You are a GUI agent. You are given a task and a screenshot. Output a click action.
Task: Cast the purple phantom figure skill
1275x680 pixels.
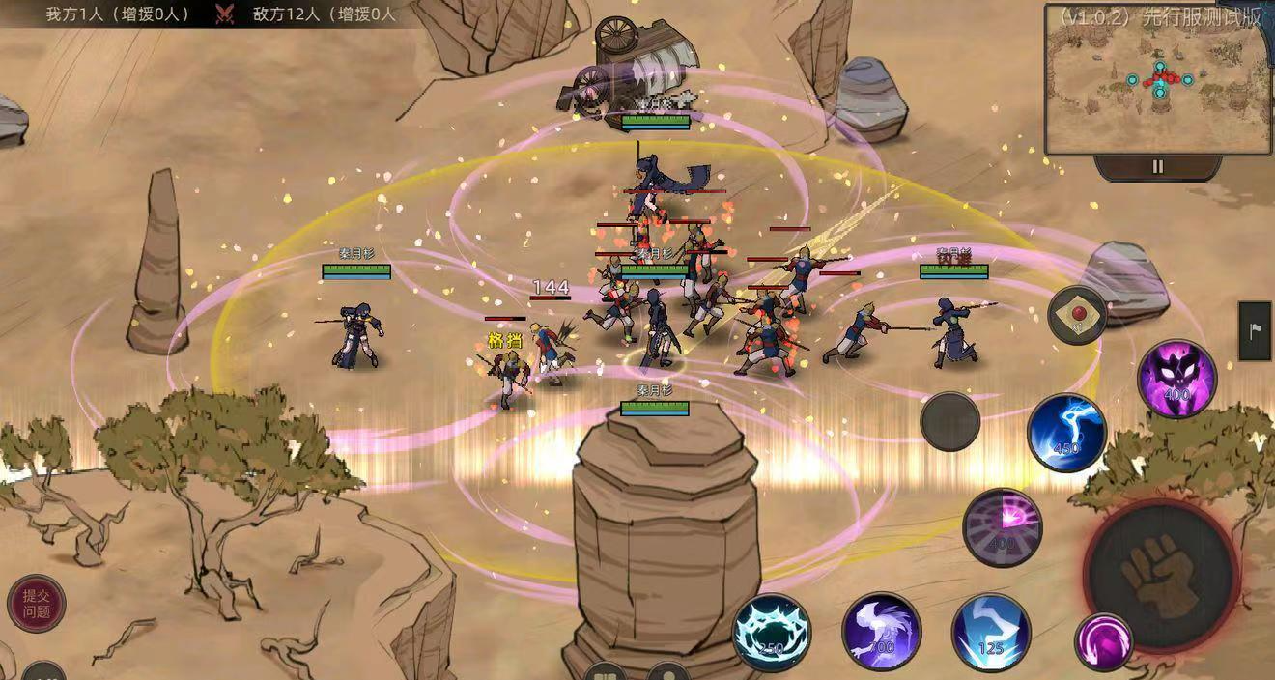pos(881,632)
